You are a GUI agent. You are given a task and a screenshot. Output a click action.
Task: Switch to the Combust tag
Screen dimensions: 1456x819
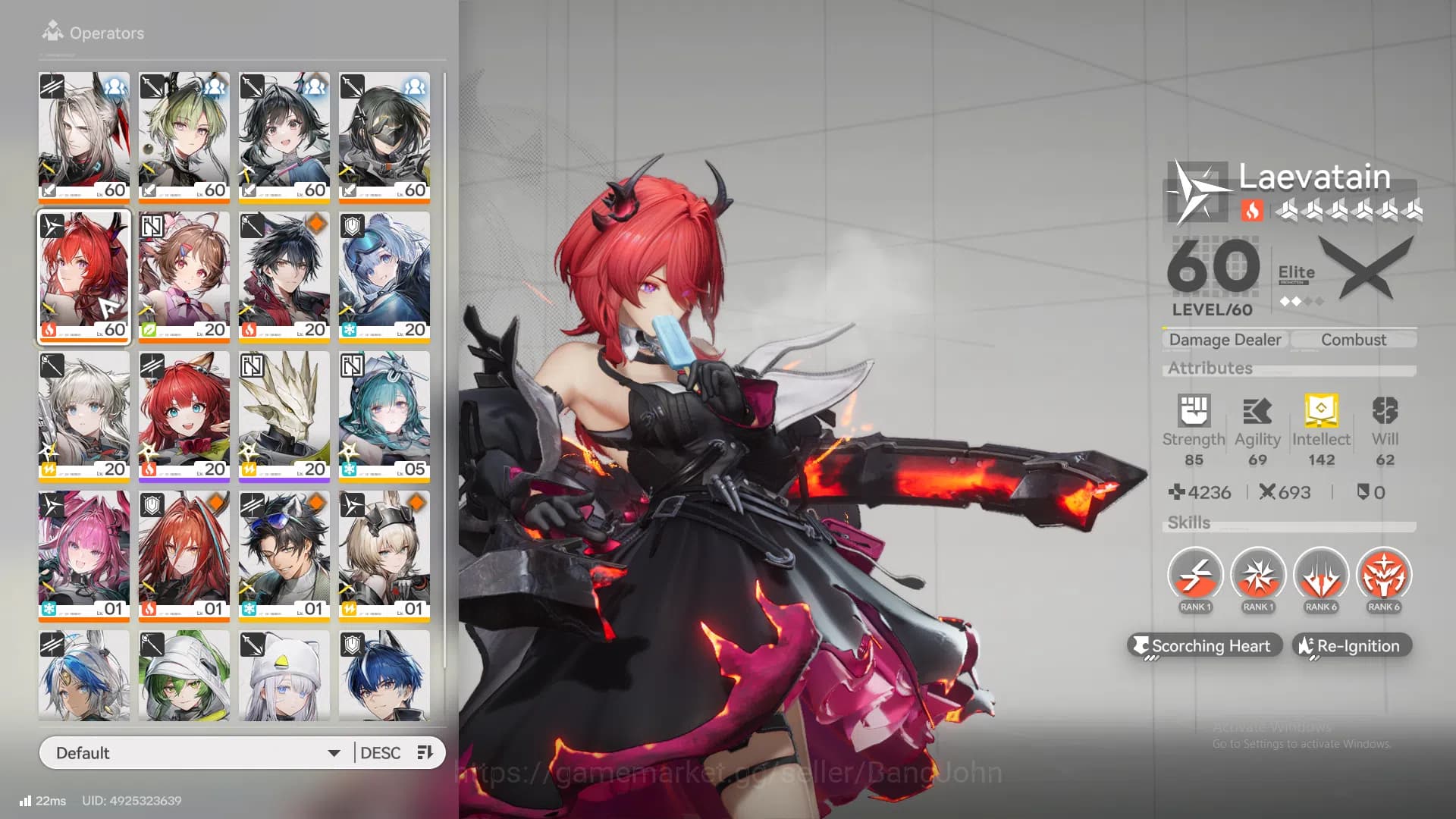tap(1354, 339)
